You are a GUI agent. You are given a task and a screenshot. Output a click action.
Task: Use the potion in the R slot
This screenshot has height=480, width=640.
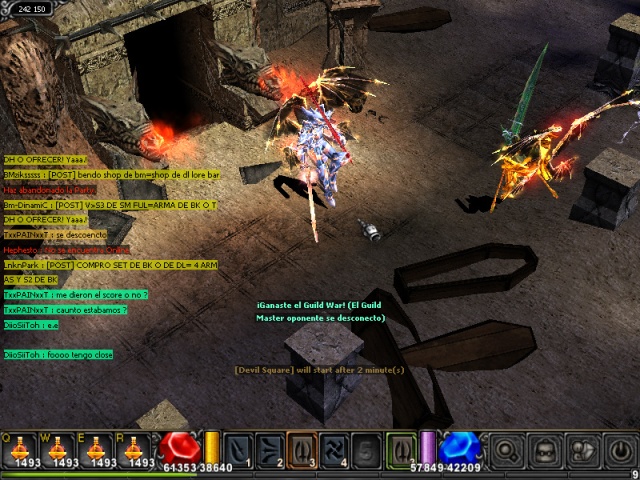[136, 449]
